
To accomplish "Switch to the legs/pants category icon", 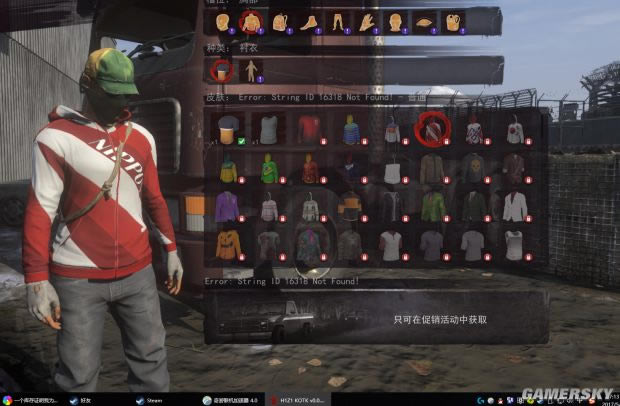I will pos(338,21).
